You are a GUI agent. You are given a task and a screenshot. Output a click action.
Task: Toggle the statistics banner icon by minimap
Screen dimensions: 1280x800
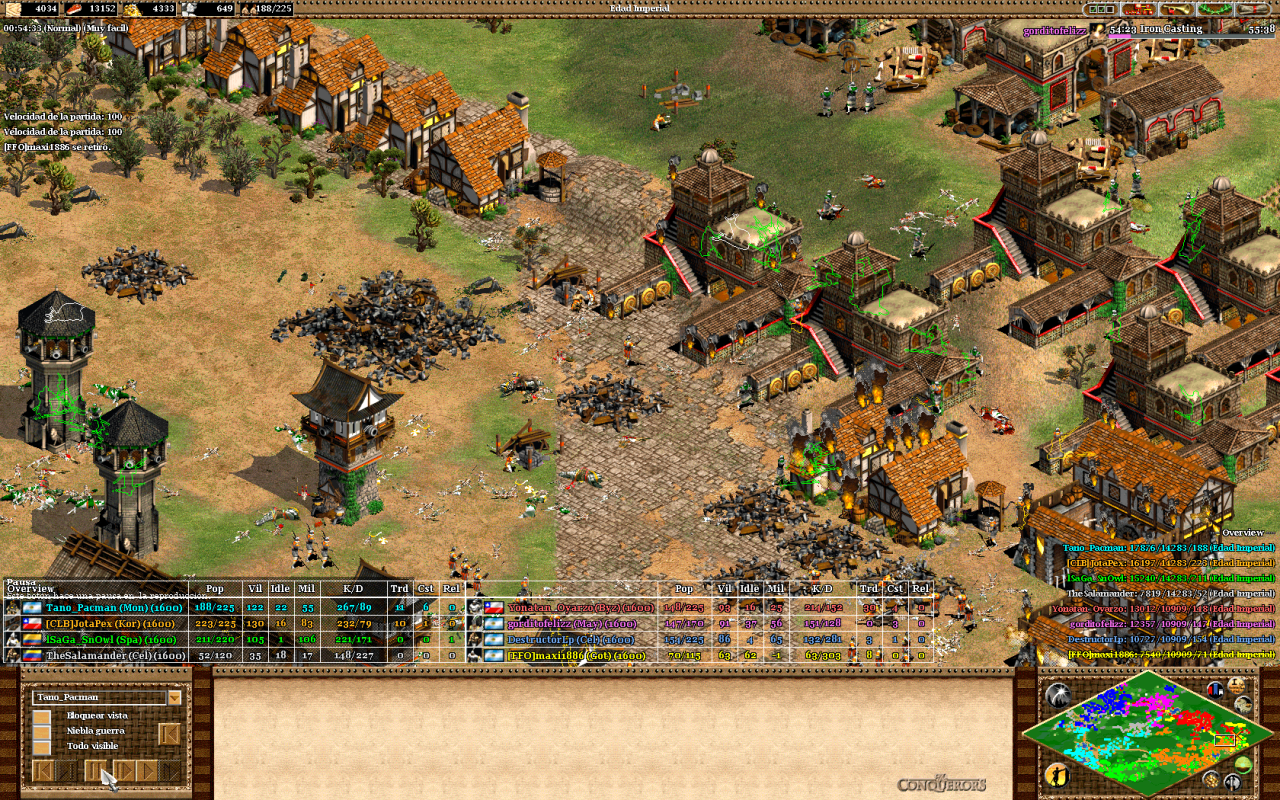[1215, 689]
